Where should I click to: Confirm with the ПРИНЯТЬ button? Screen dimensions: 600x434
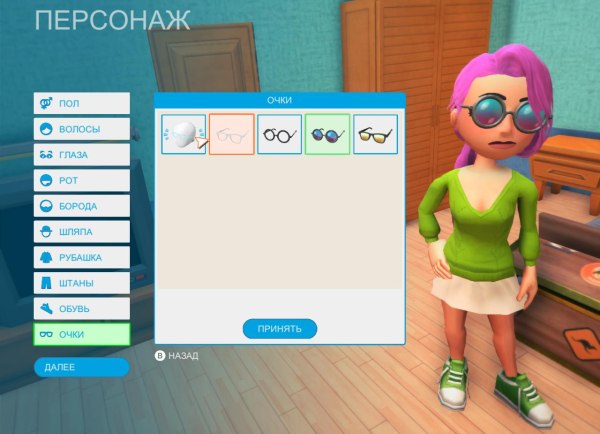coord(280,328)
